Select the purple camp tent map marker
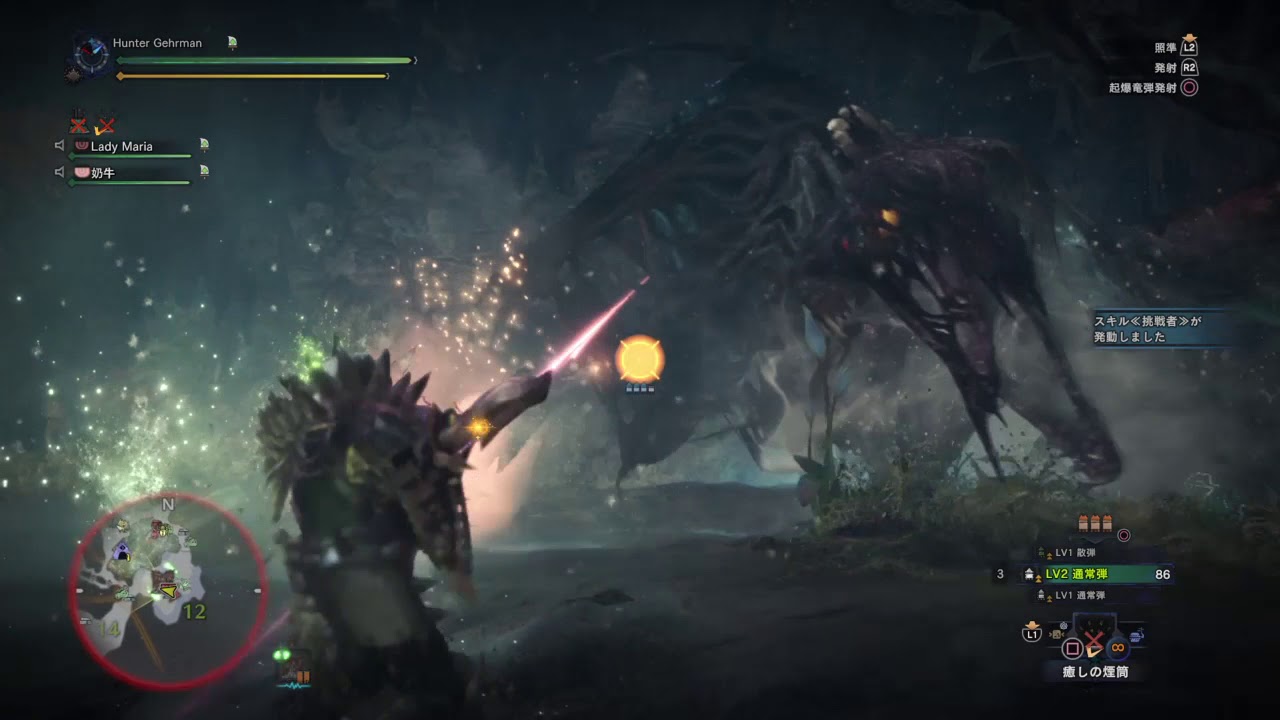 tap(122, 550)
